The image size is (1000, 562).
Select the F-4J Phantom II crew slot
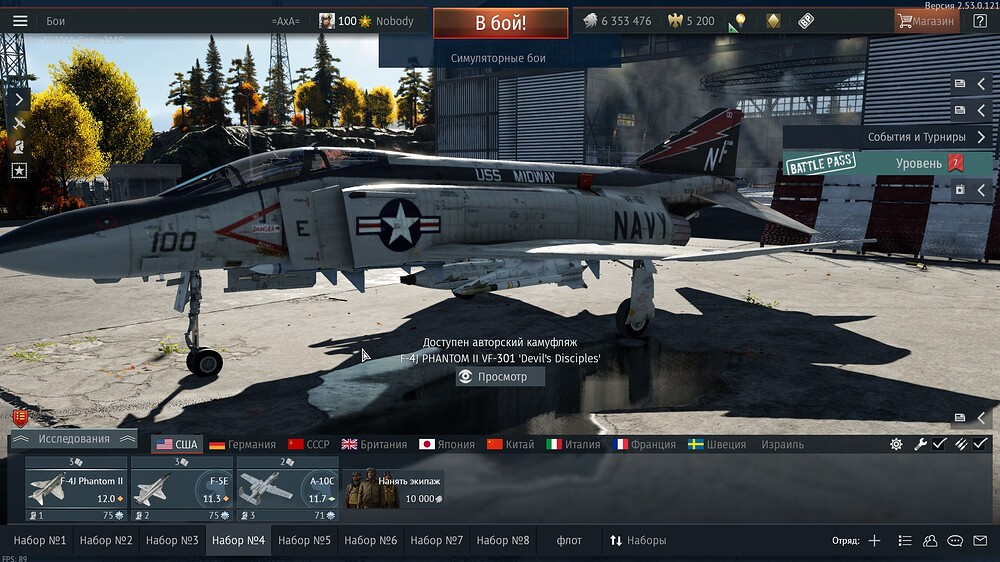(x=77, y=490)
